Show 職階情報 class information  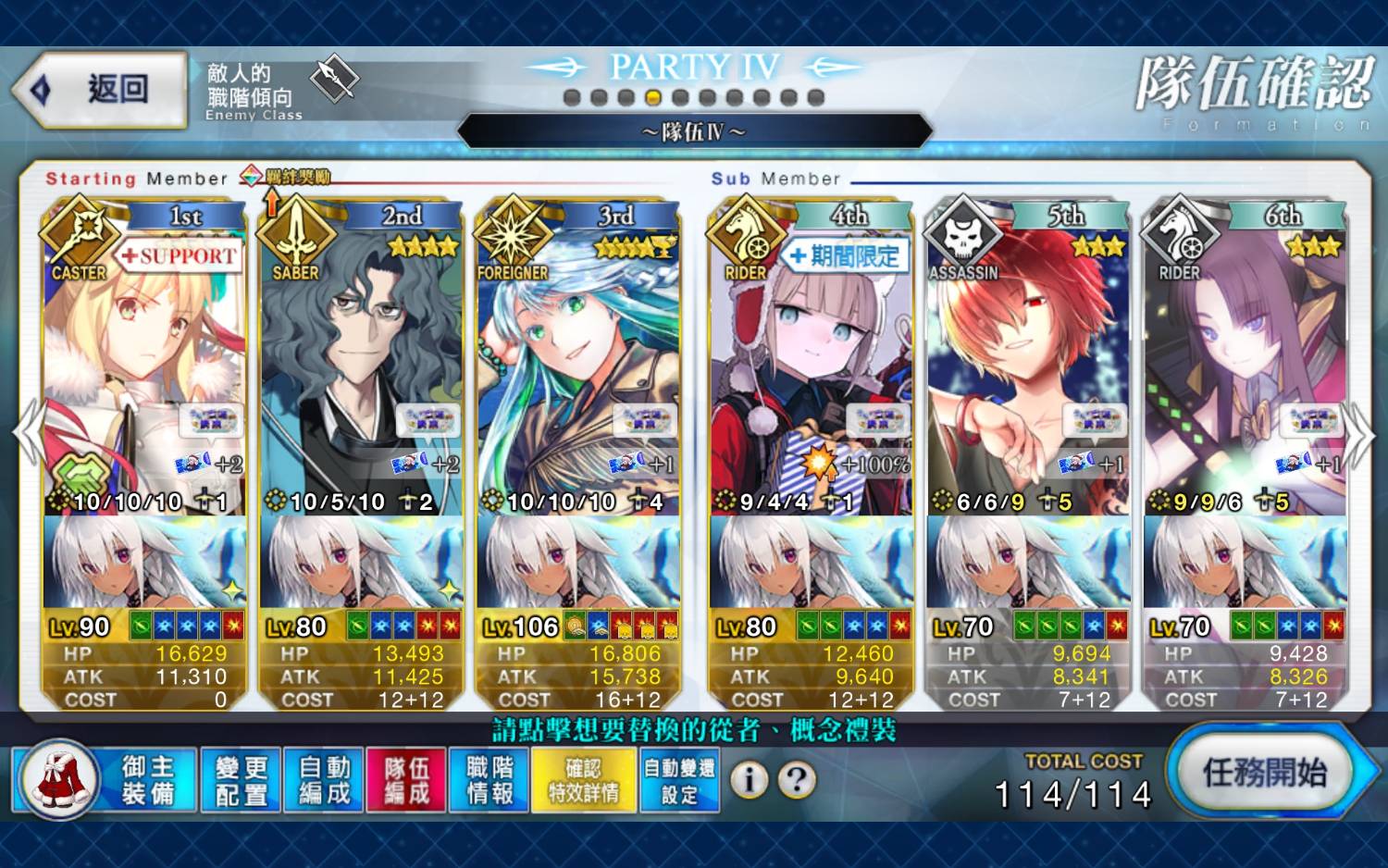click(x=490, y=780)
